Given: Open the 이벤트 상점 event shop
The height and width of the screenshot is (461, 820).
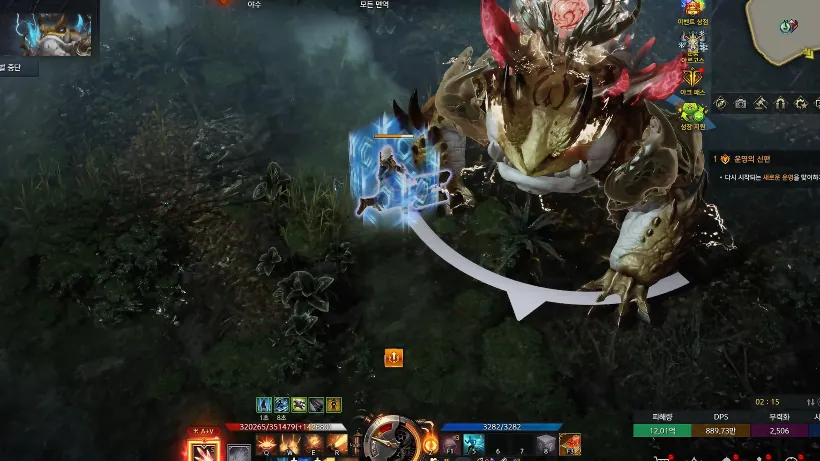Looking at the screenshot, I should tap(694, 12).
